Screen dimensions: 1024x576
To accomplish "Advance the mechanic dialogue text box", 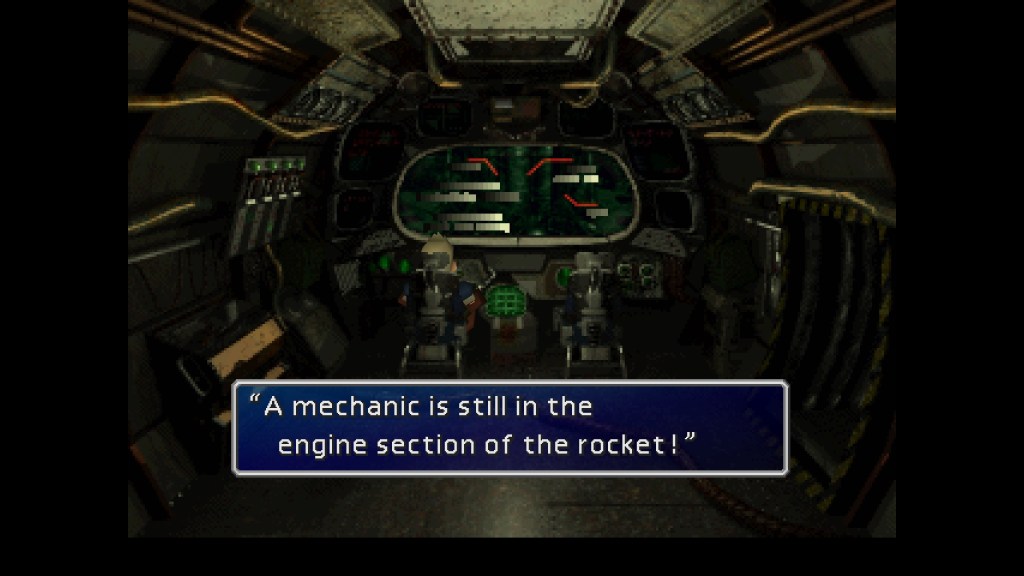I will tap(510, 427).
